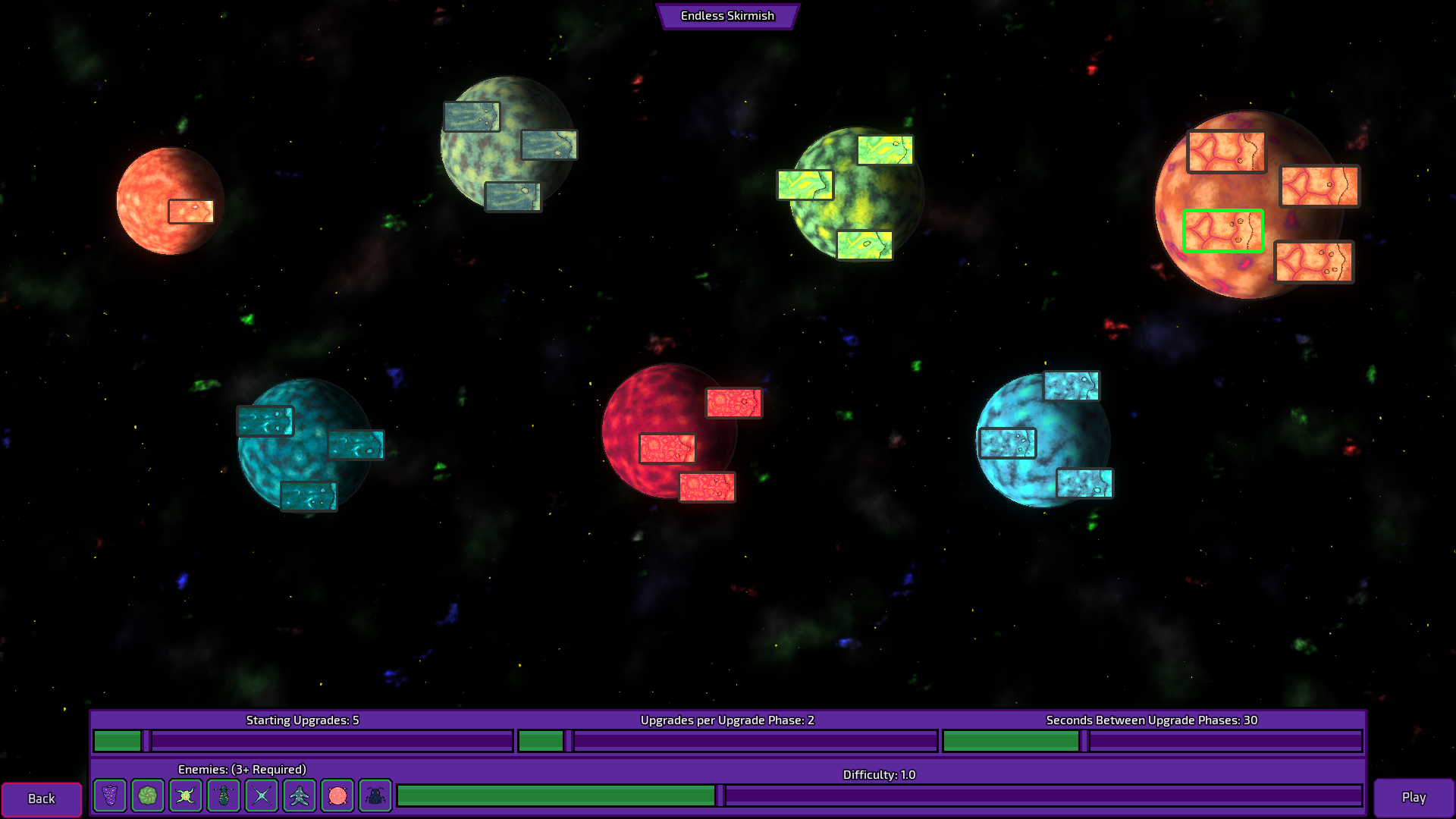
Task: Select the green spiral enemy icon
Action: [x=147, y=795]
